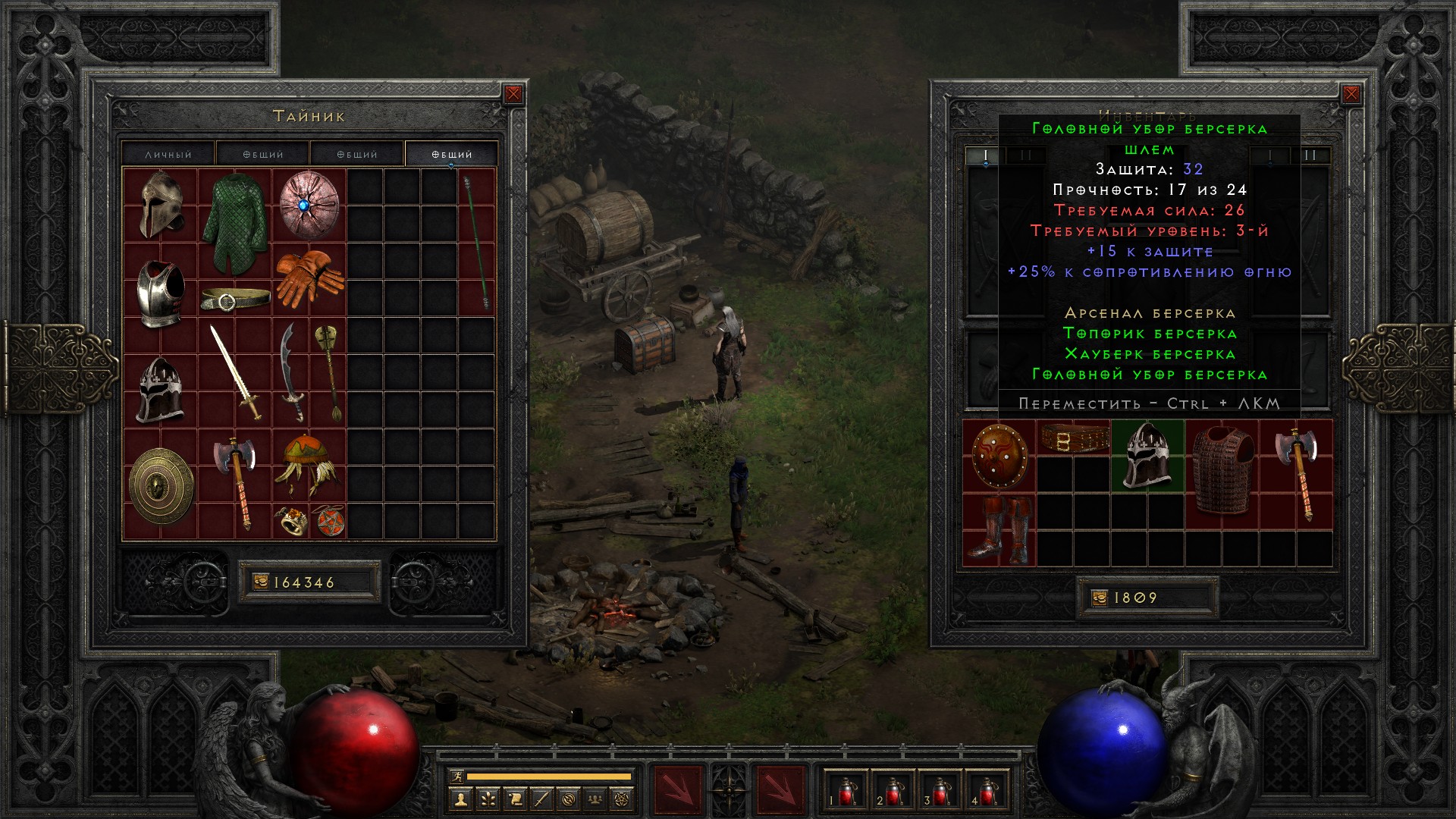Use the potion in belt slot 1
Image resolution: width=1456 pixels, height=819 pixels.
(846, 791)
